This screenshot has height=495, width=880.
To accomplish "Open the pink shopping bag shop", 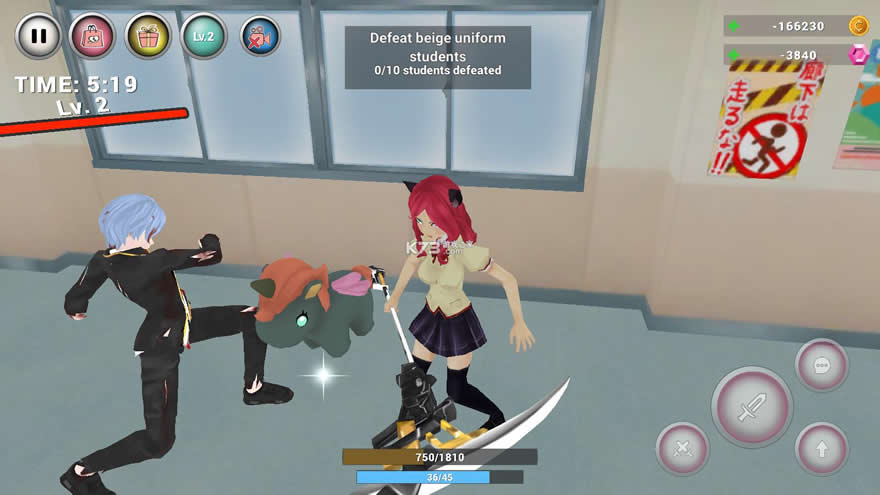I will [x=92, y=36].
